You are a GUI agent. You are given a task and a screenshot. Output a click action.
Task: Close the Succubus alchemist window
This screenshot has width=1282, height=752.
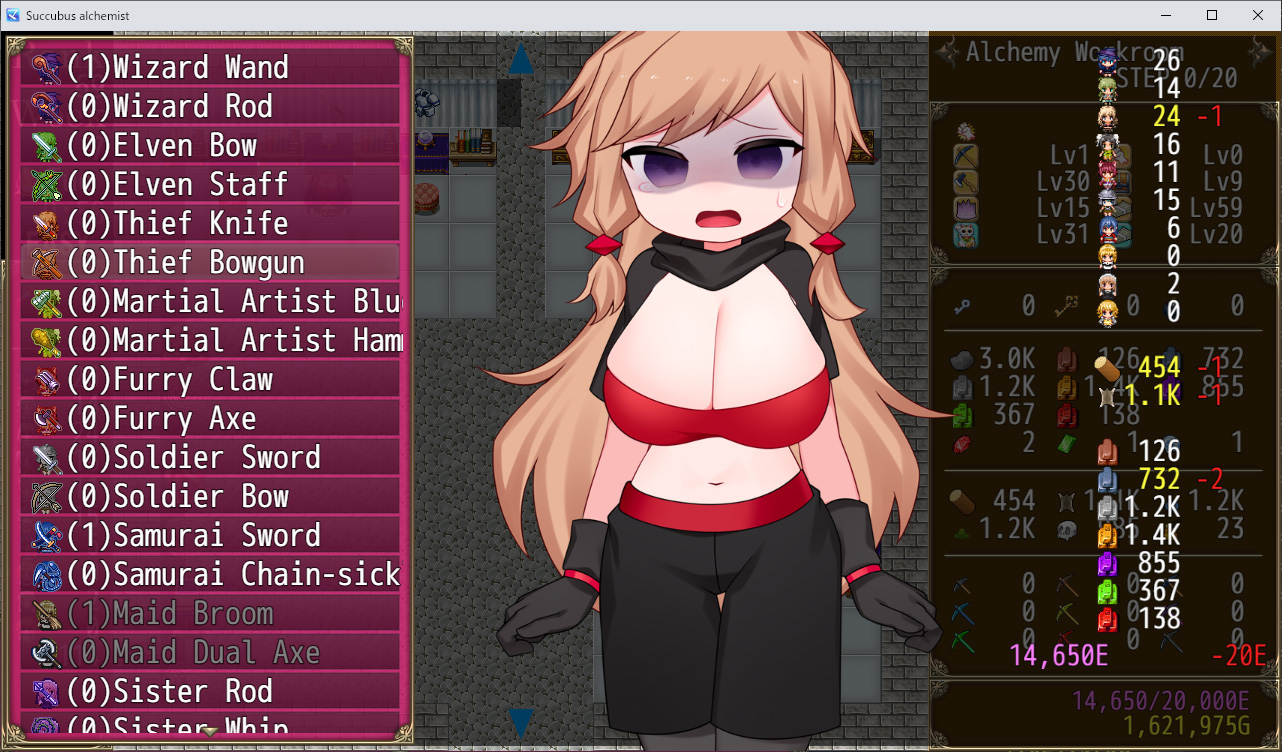coord(1258,15)
